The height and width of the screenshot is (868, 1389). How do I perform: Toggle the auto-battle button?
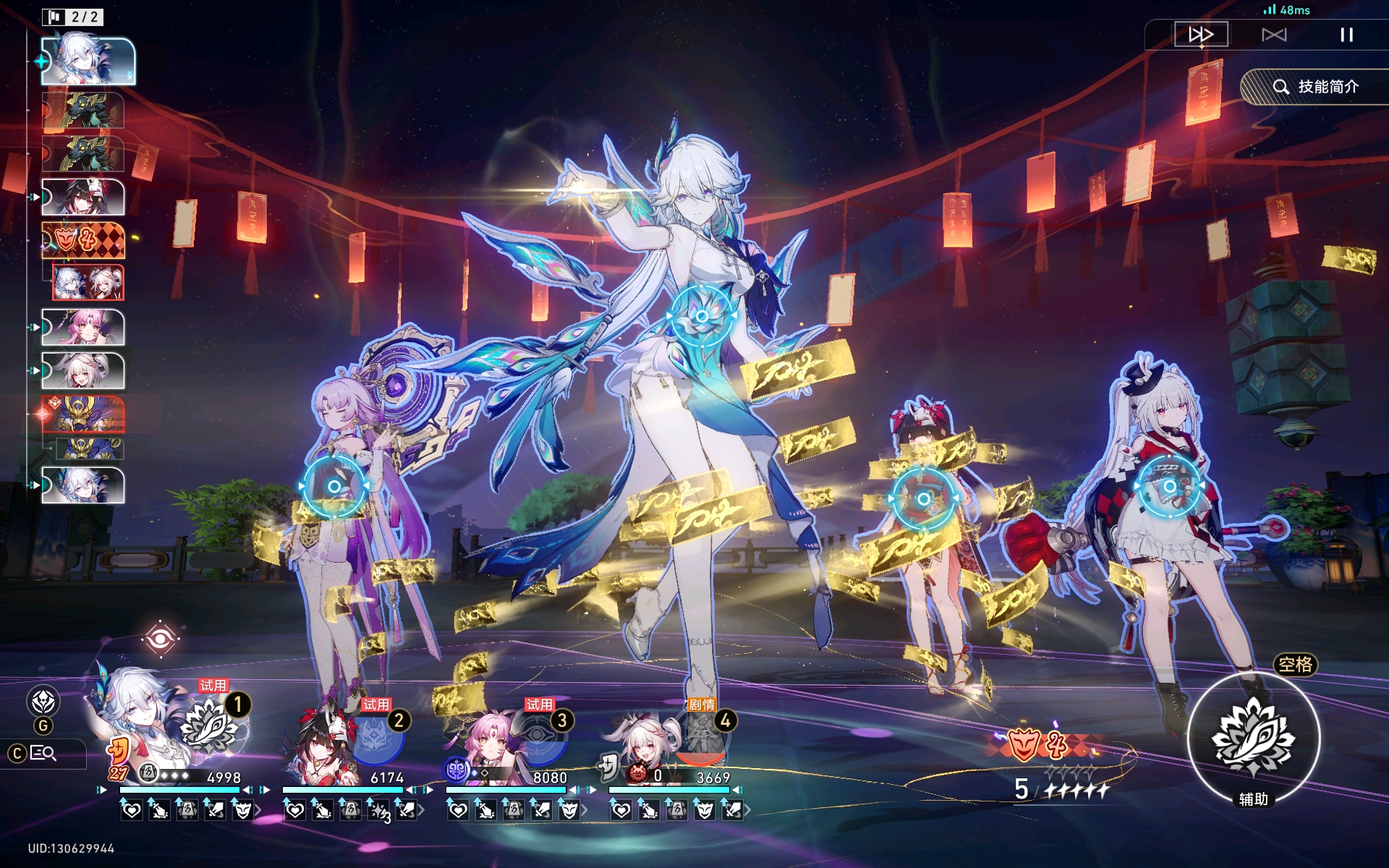click(1274, 35)
